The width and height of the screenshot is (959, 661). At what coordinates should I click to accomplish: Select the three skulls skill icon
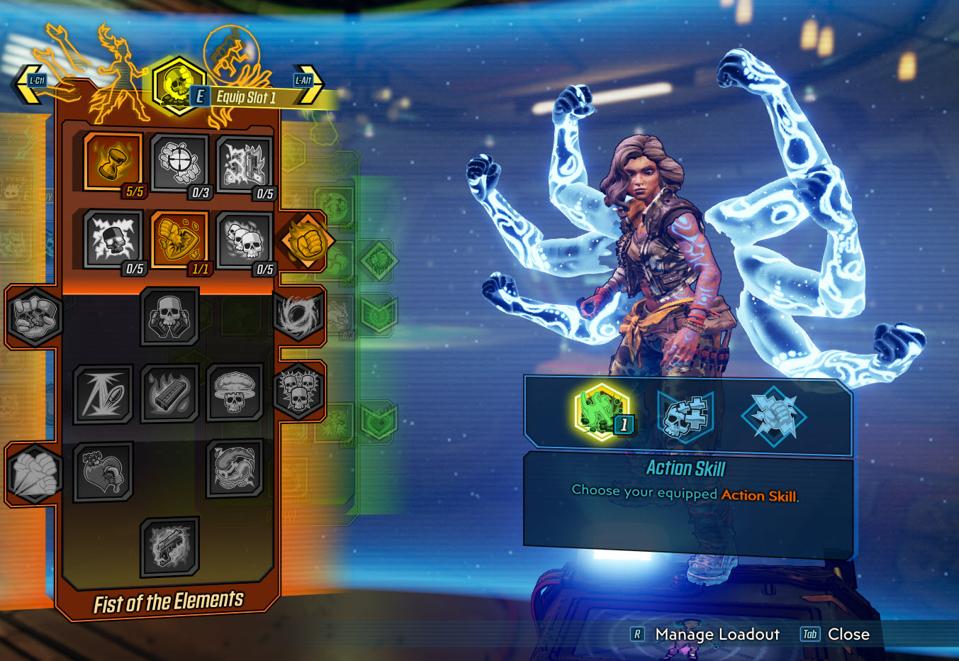(x=245, y=239)
